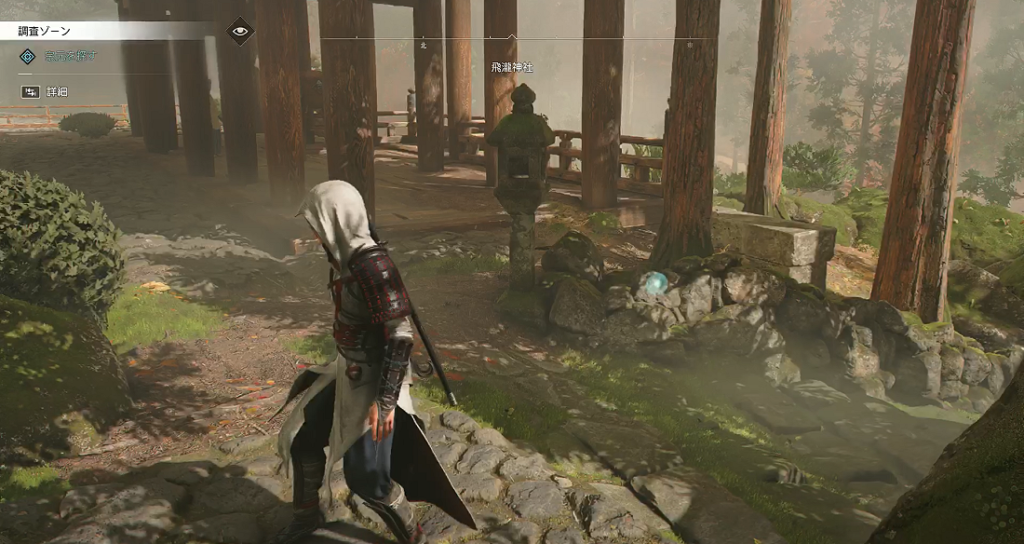Click the eye observation mode icon

[x=239, y=31]
